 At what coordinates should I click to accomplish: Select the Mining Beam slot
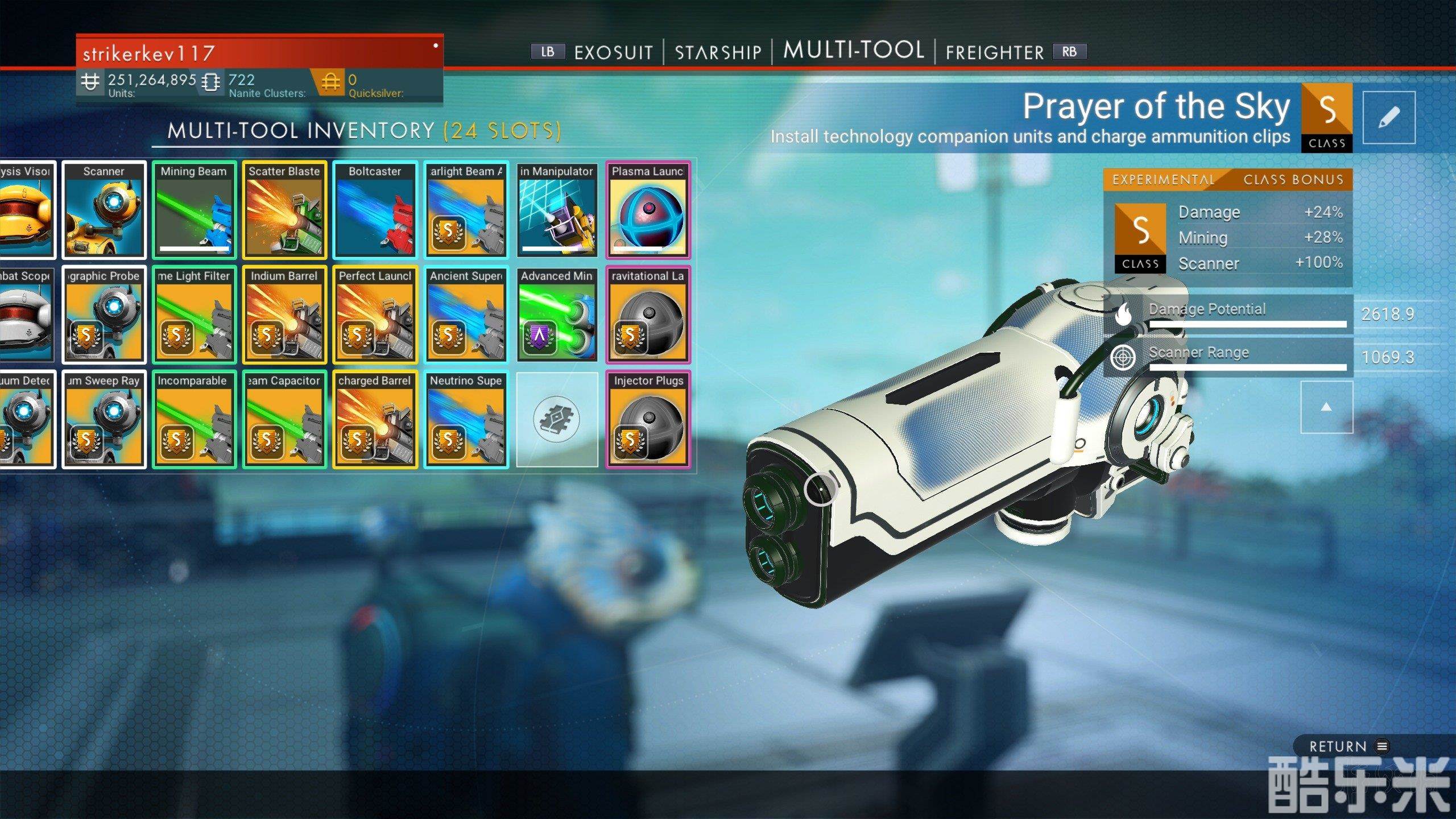pyautogui.click(x=193, y=209)
